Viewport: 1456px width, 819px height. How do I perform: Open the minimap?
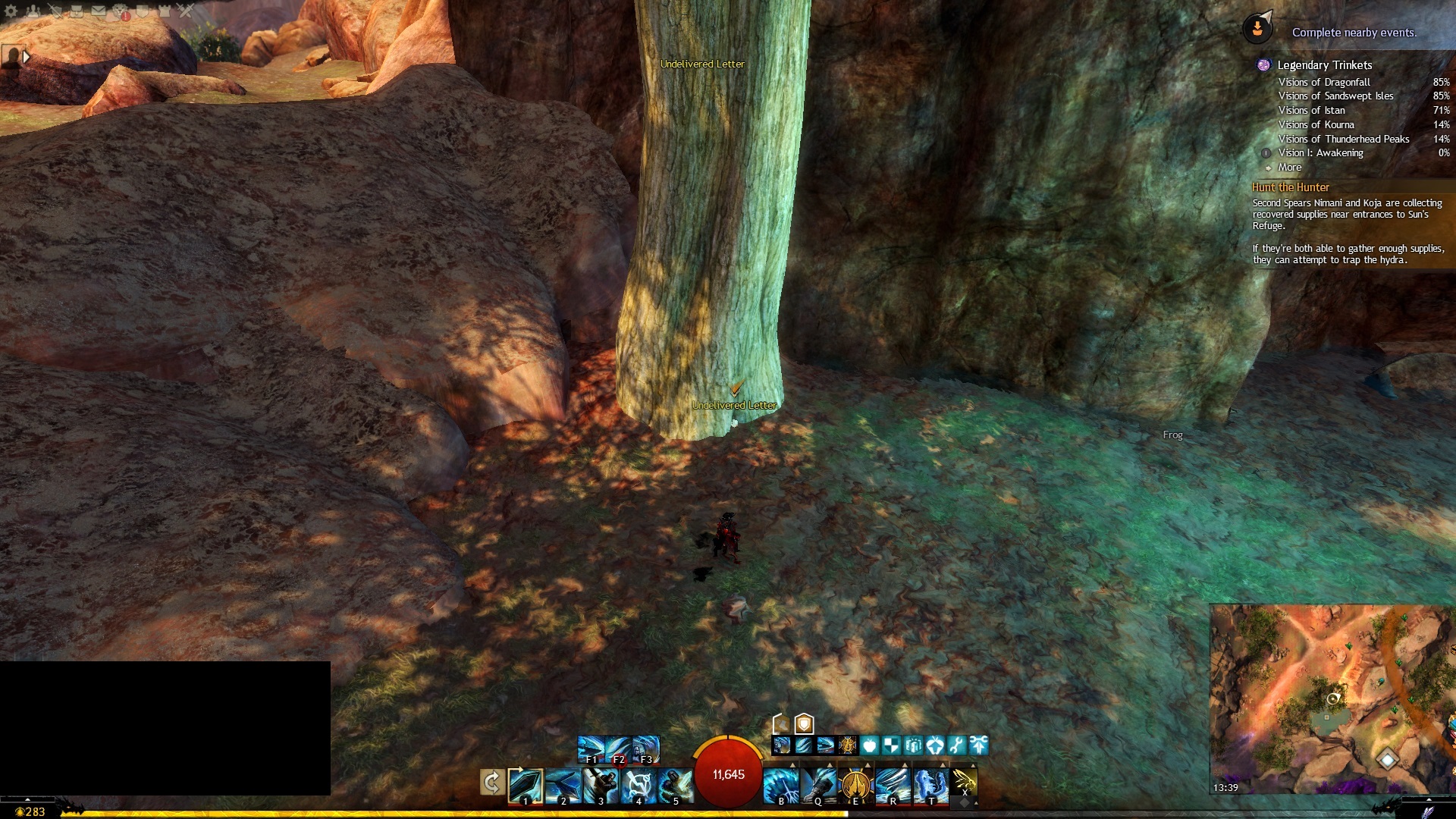pyautogui.click(x=1331, y=698)
